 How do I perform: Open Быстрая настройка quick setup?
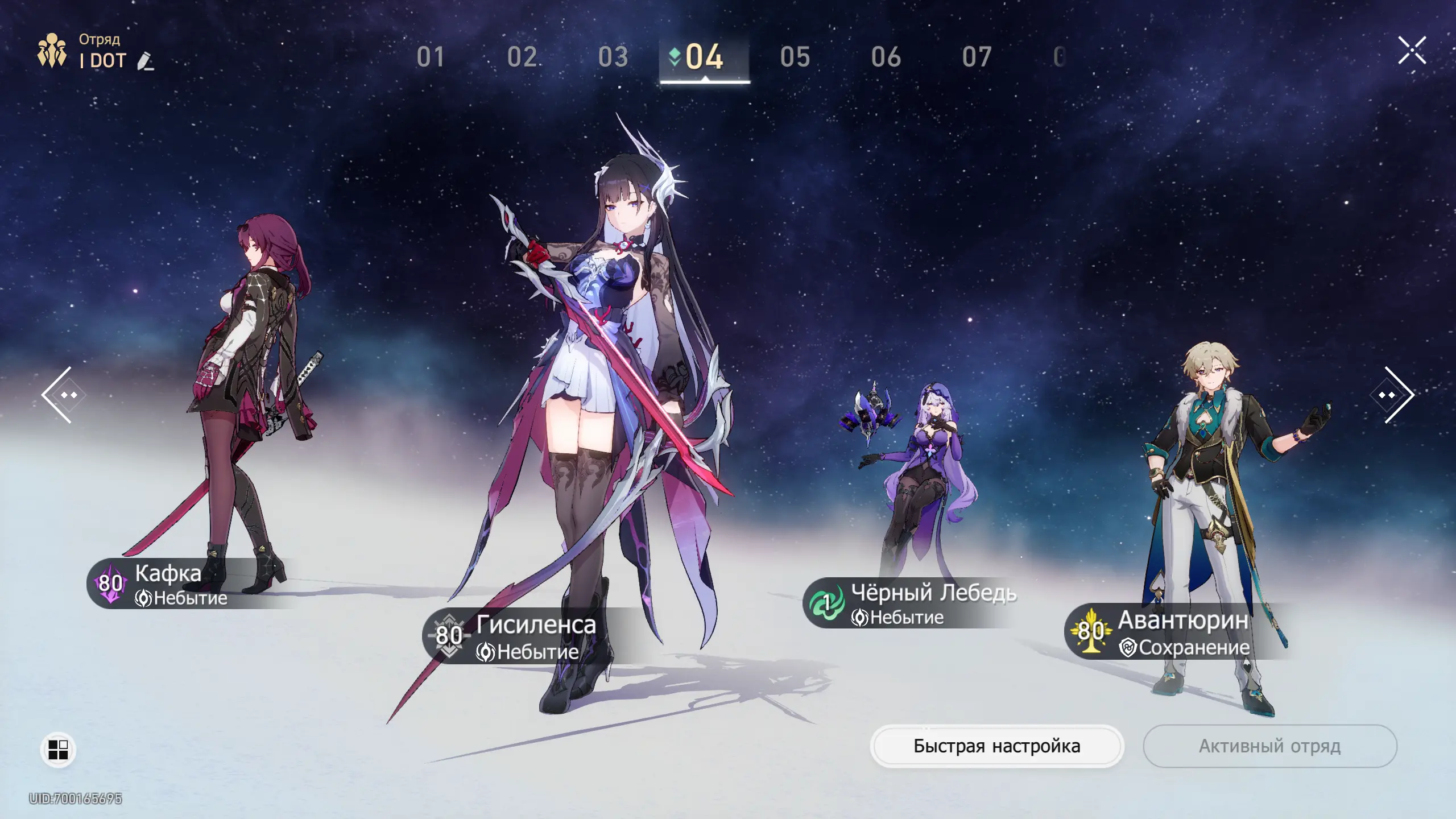pyautogui.click(x=996, y=746)
